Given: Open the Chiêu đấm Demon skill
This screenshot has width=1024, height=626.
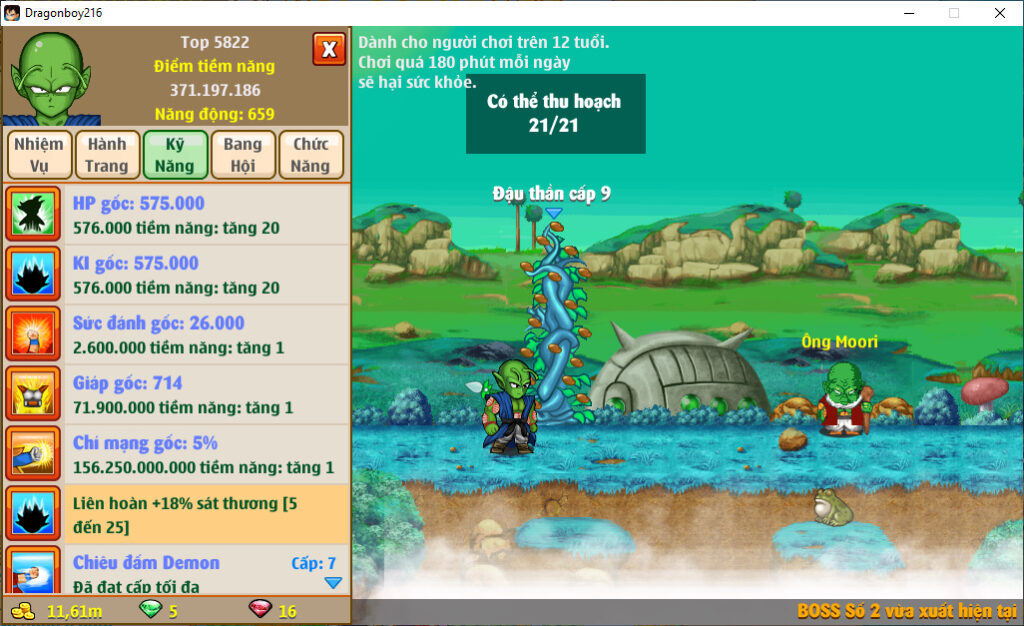Looking at the screenshot, I should (x=176, y=572).
